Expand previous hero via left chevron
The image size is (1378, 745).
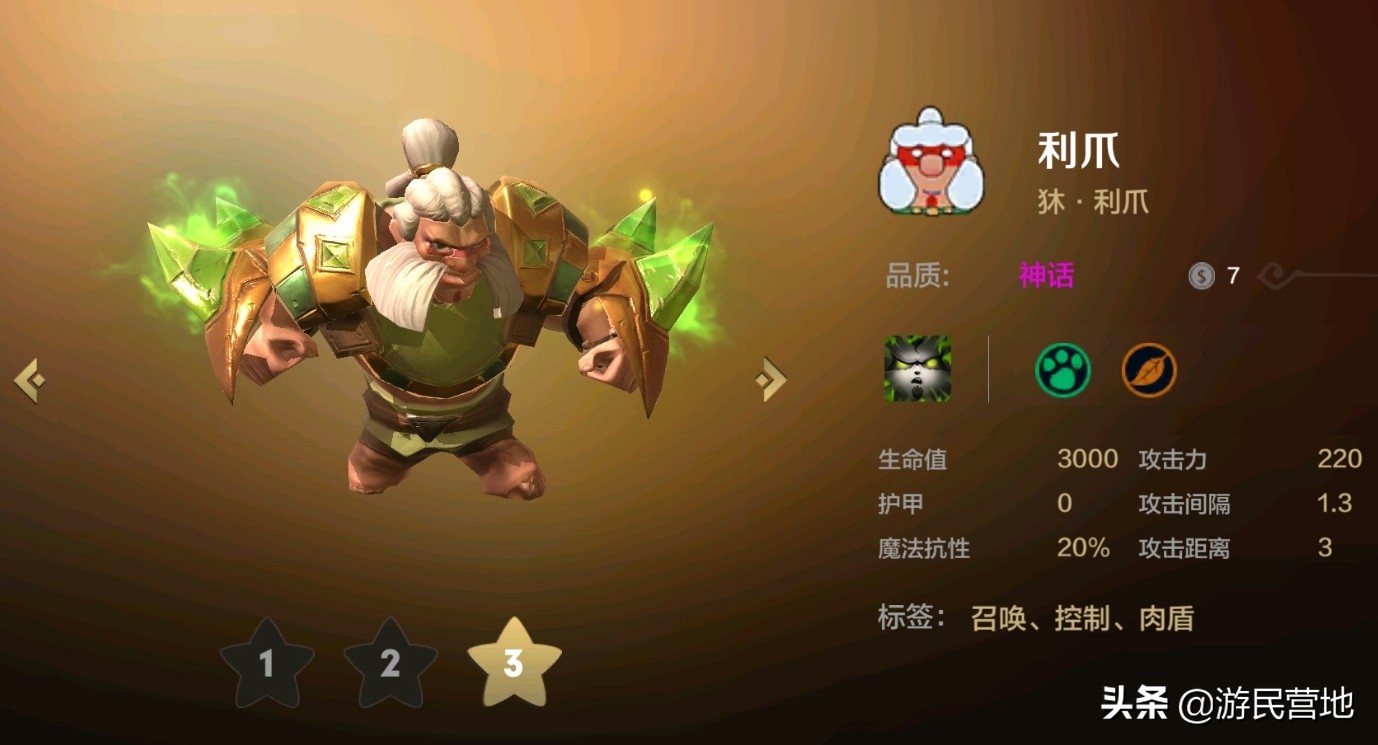click(30, 381)
